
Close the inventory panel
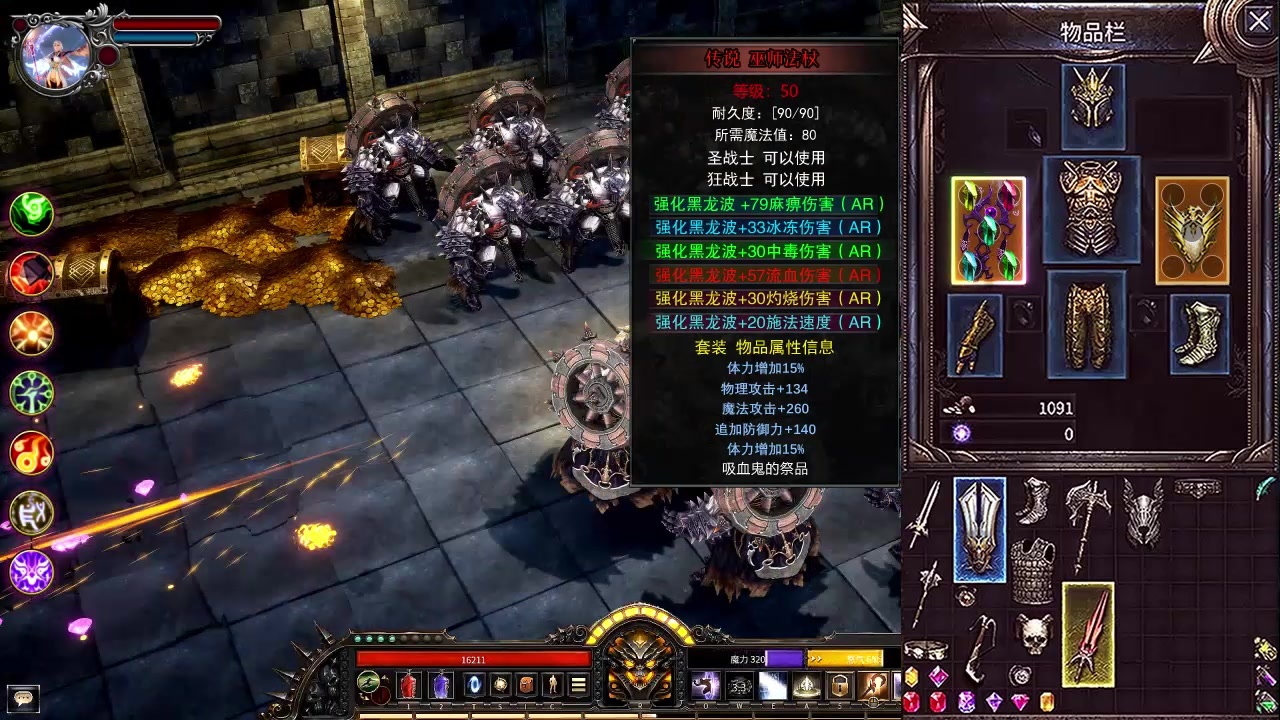coord(1258,21)
